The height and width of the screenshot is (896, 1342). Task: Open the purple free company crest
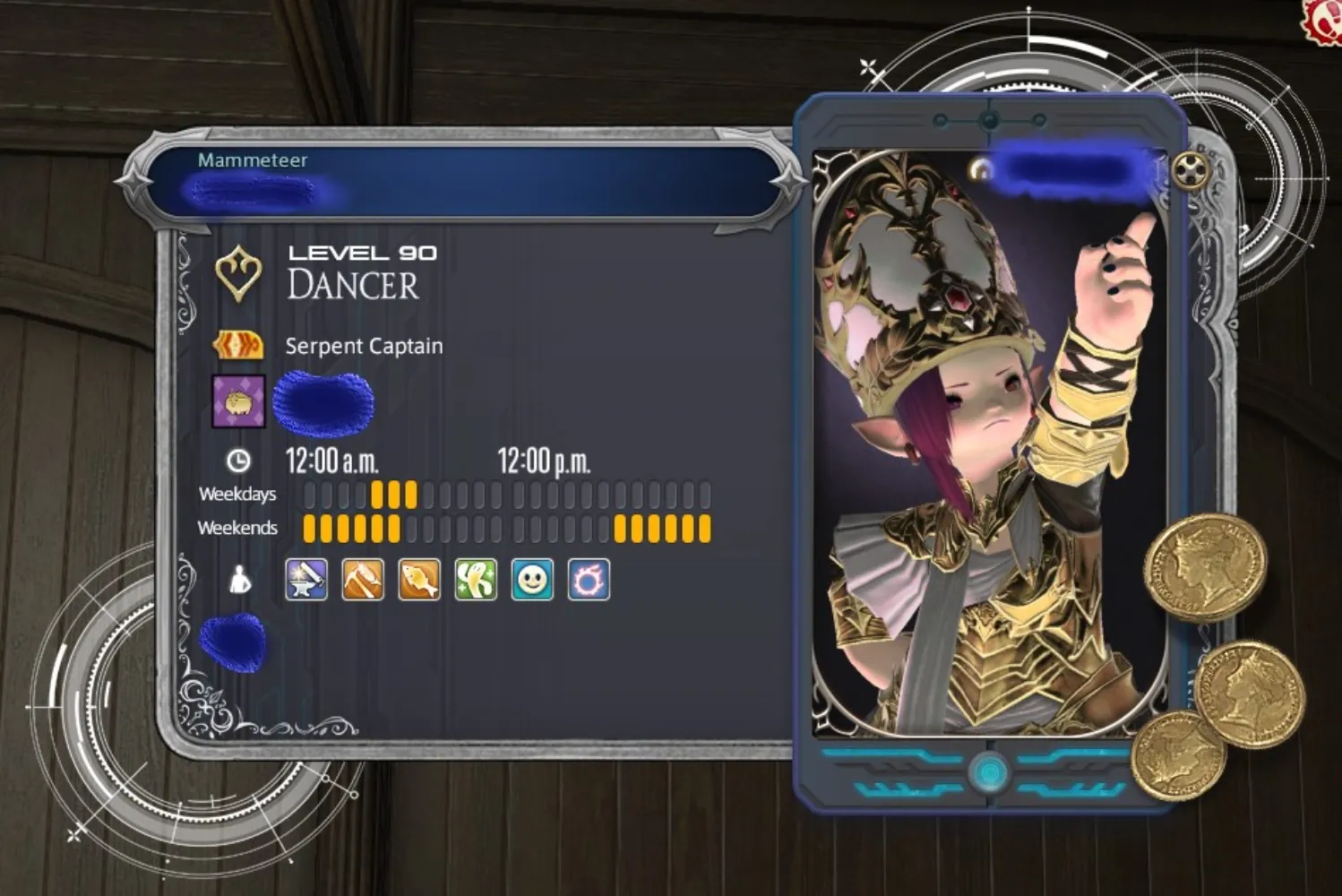238,401
